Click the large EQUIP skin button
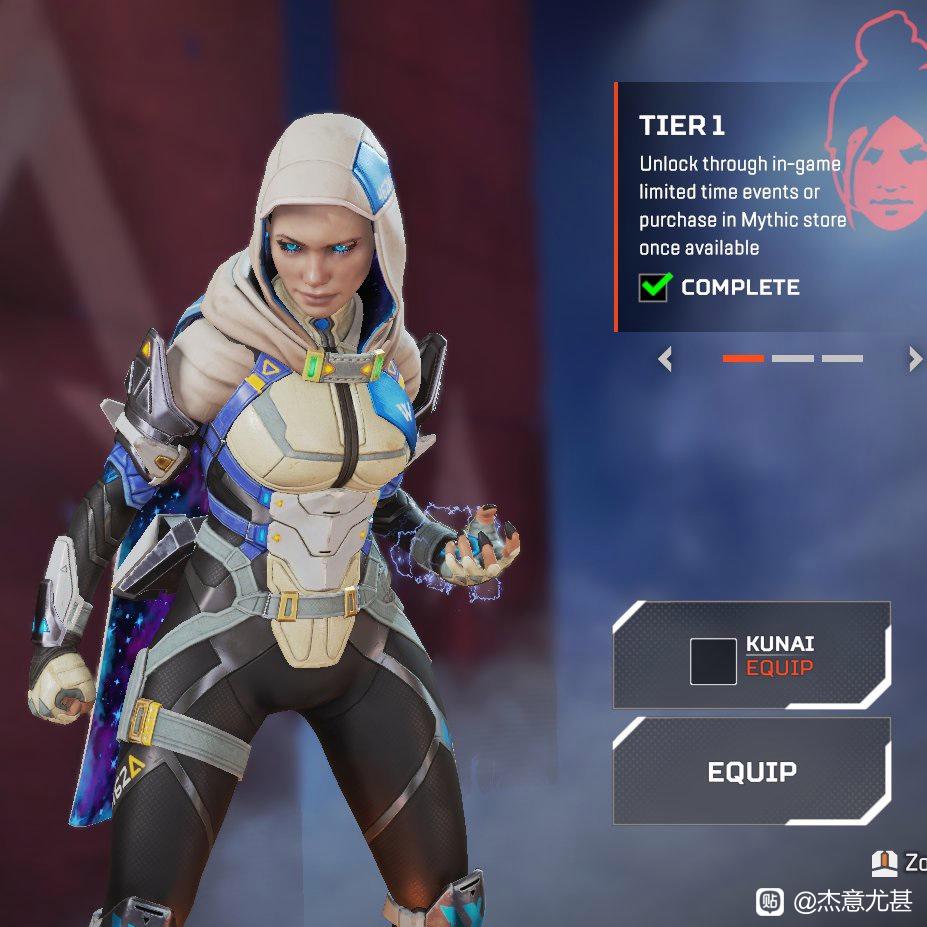Viewport: 927px width, 927px height. 751,771
